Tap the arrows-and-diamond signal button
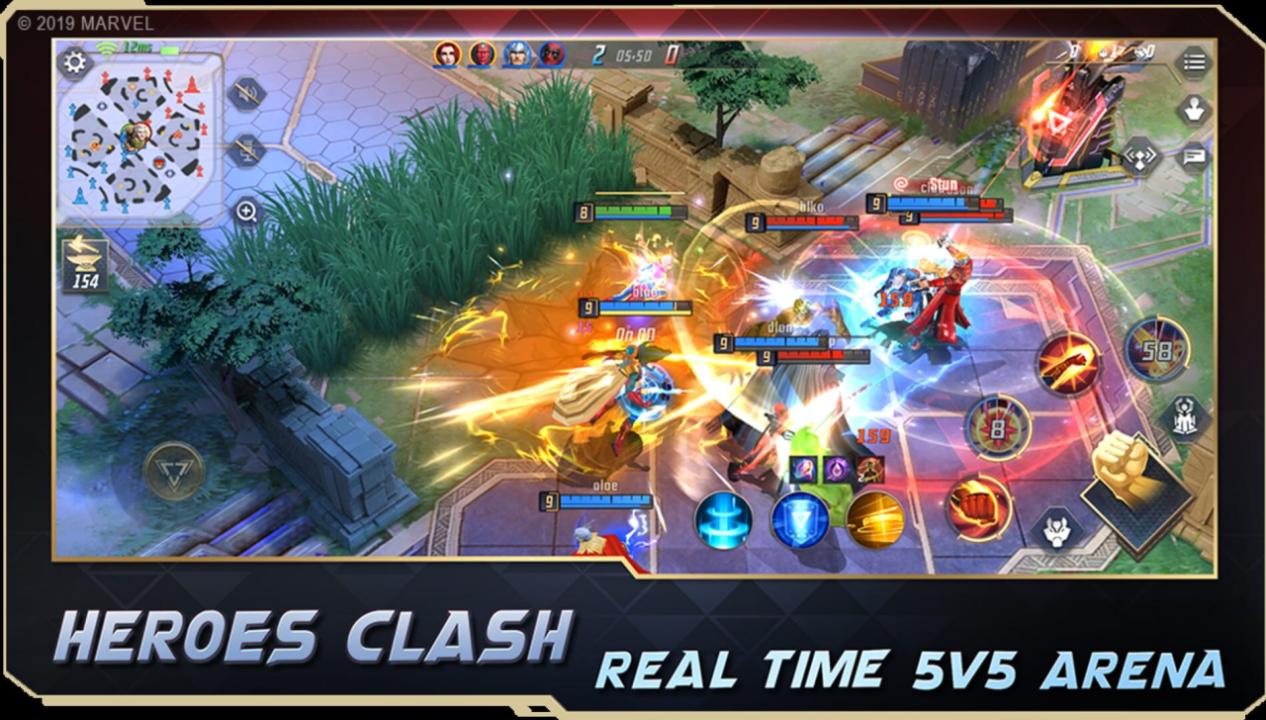 pyautogui.click(x=1141, y=157)
